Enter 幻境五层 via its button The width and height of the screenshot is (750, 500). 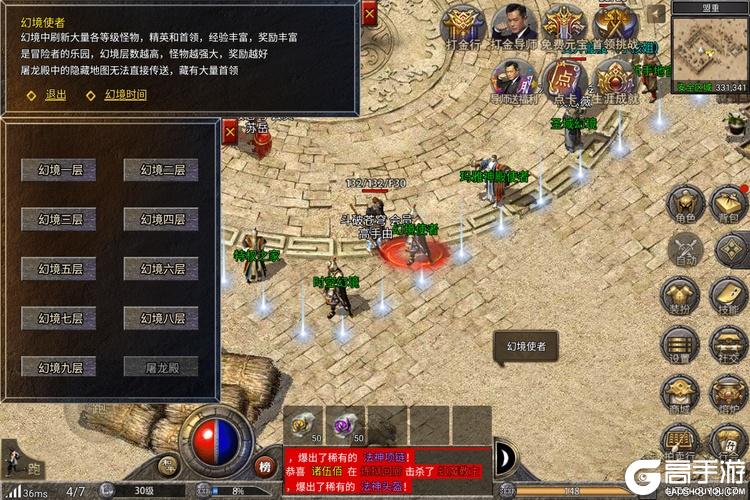tap(60, 269)
